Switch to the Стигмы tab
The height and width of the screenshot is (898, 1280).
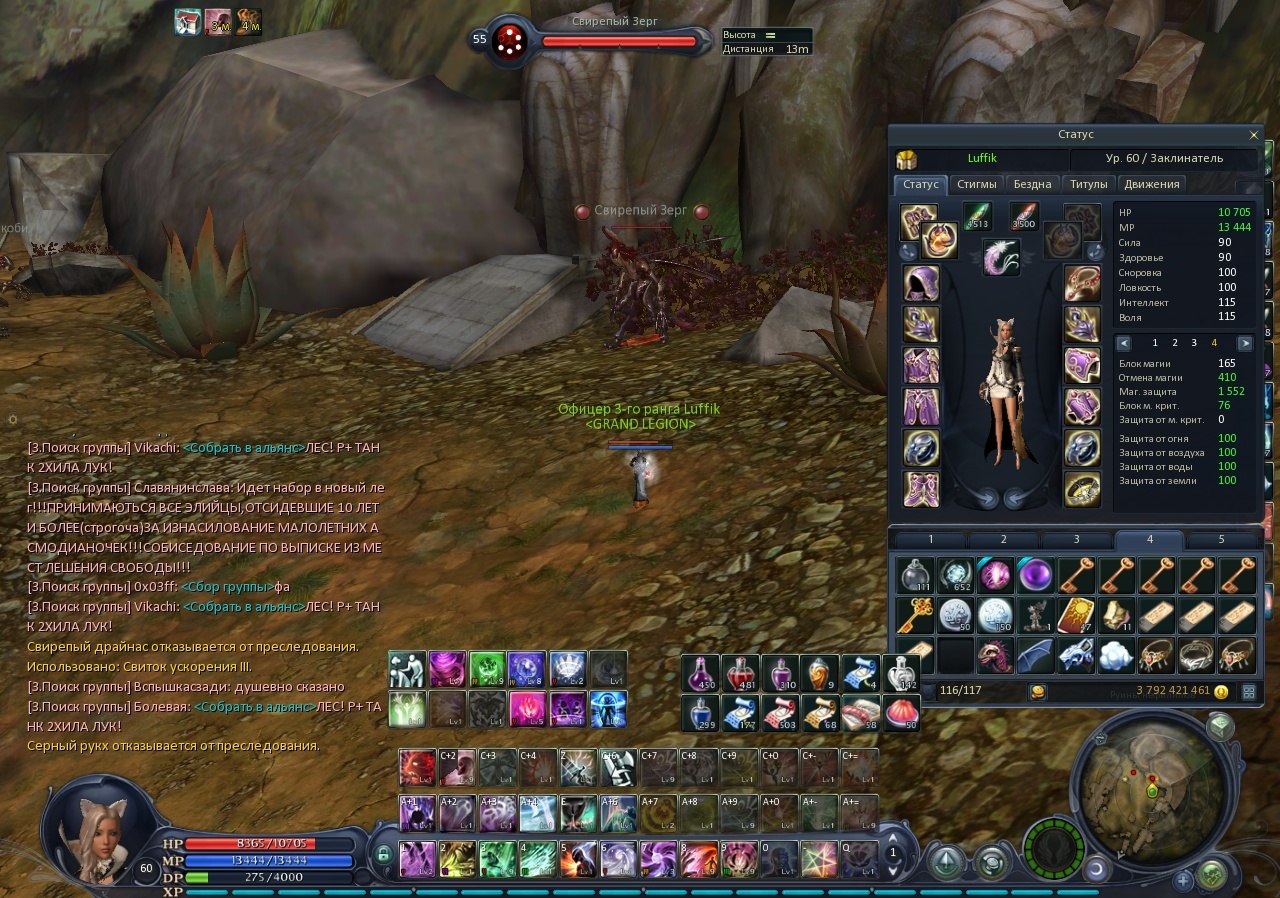(976, 184)
